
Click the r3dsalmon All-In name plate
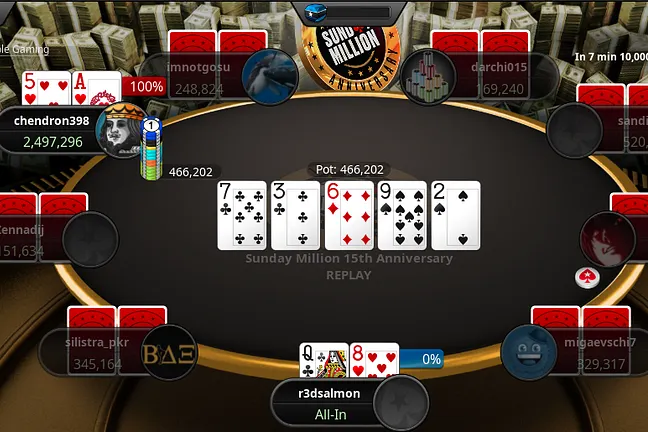click(329, 402)
